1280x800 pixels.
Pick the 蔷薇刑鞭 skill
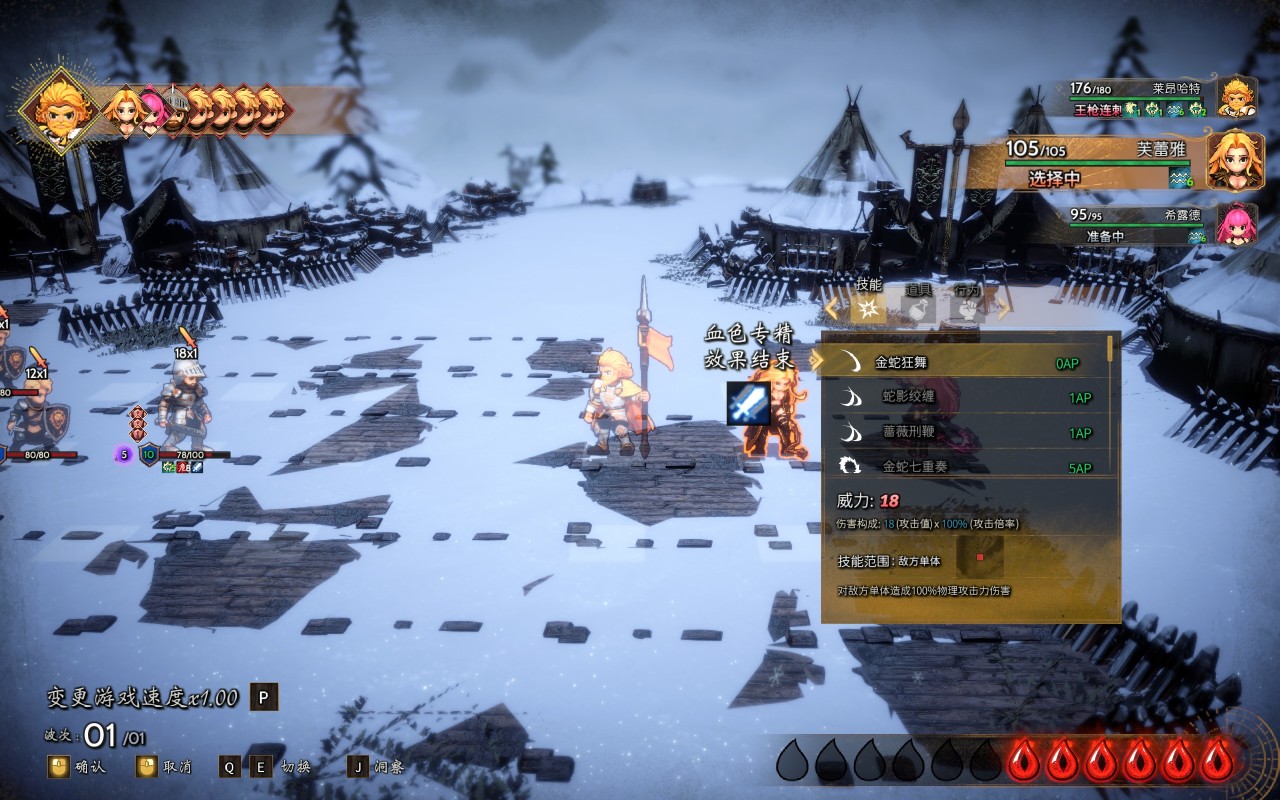coord(960,433)
